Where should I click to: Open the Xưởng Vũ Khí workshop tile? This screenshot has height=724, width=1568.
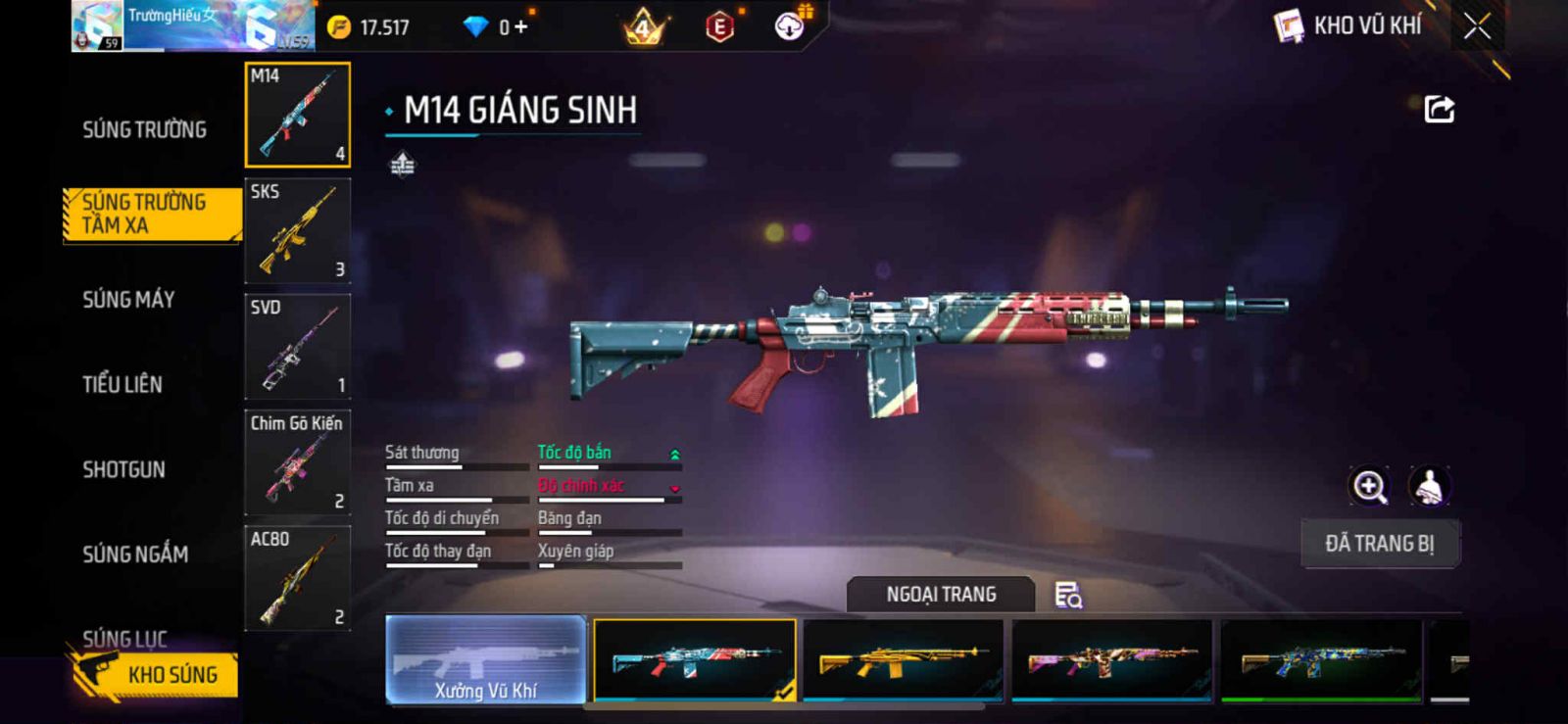(x=486, y=659)
